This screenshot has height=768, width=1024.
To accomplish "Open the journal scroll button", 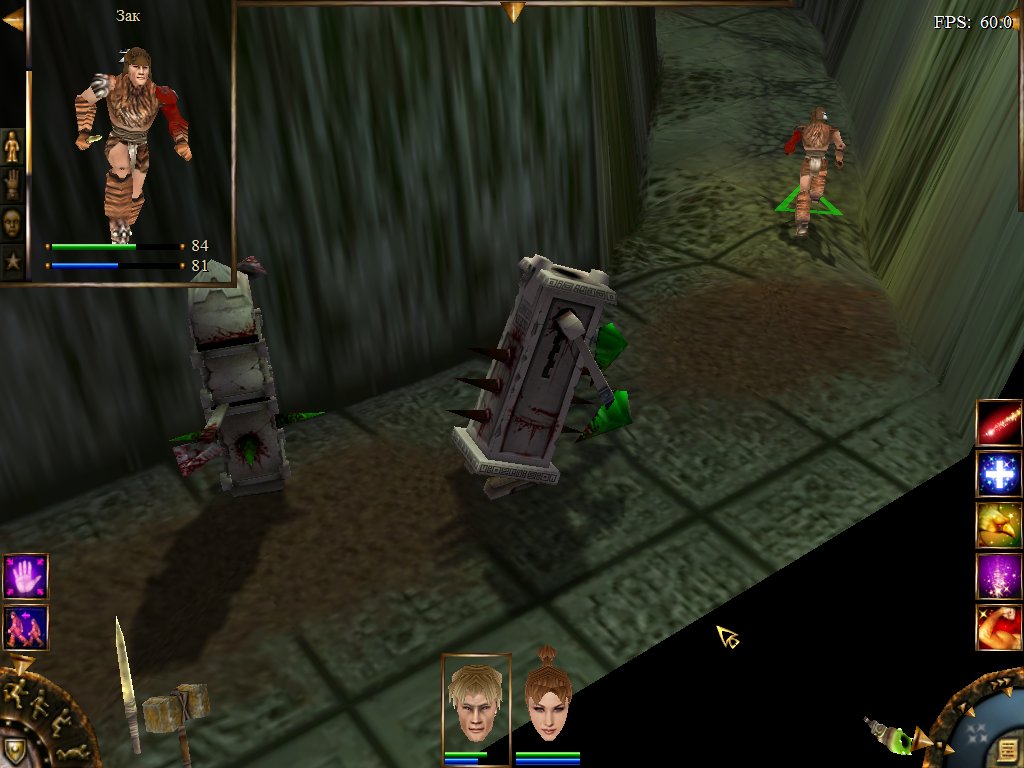I will [x=1007, y=750].
